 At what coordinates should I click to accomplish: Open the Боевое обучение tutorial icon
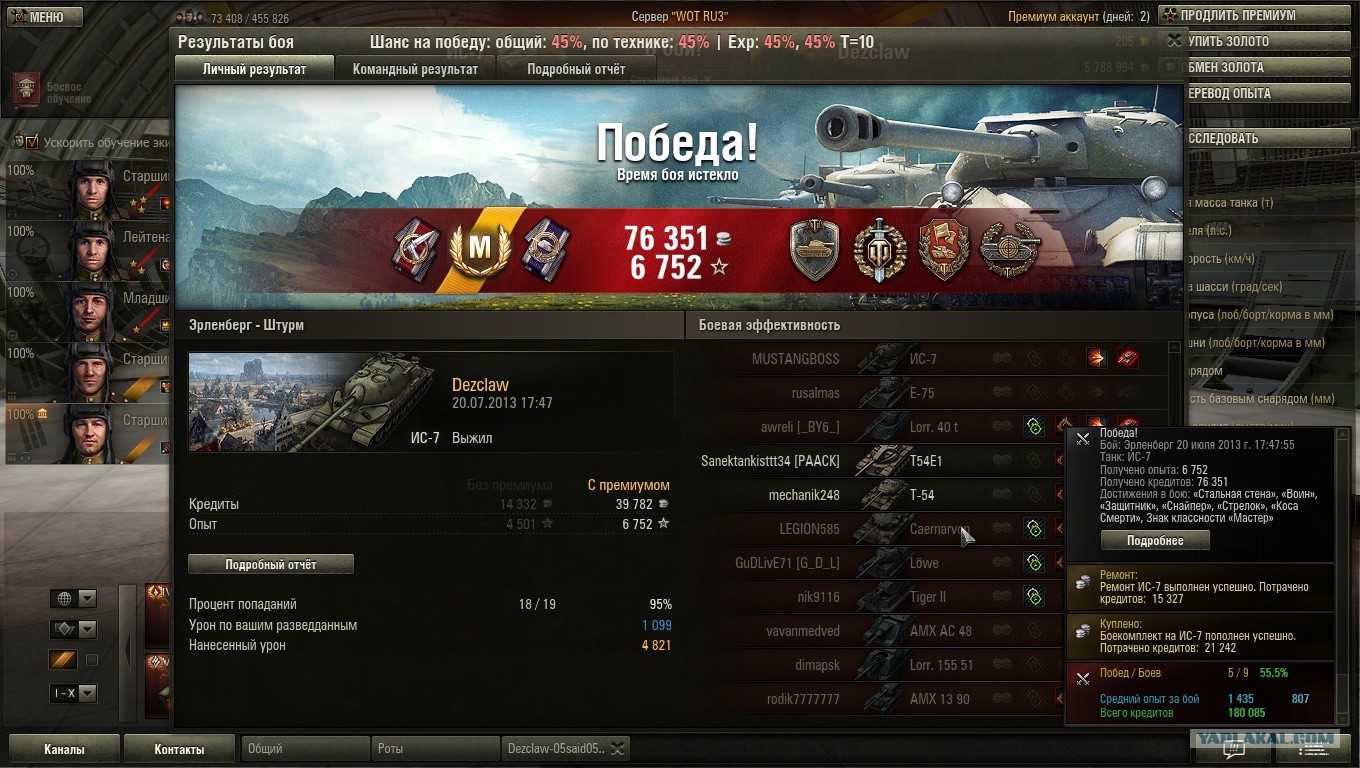point(27,91)
